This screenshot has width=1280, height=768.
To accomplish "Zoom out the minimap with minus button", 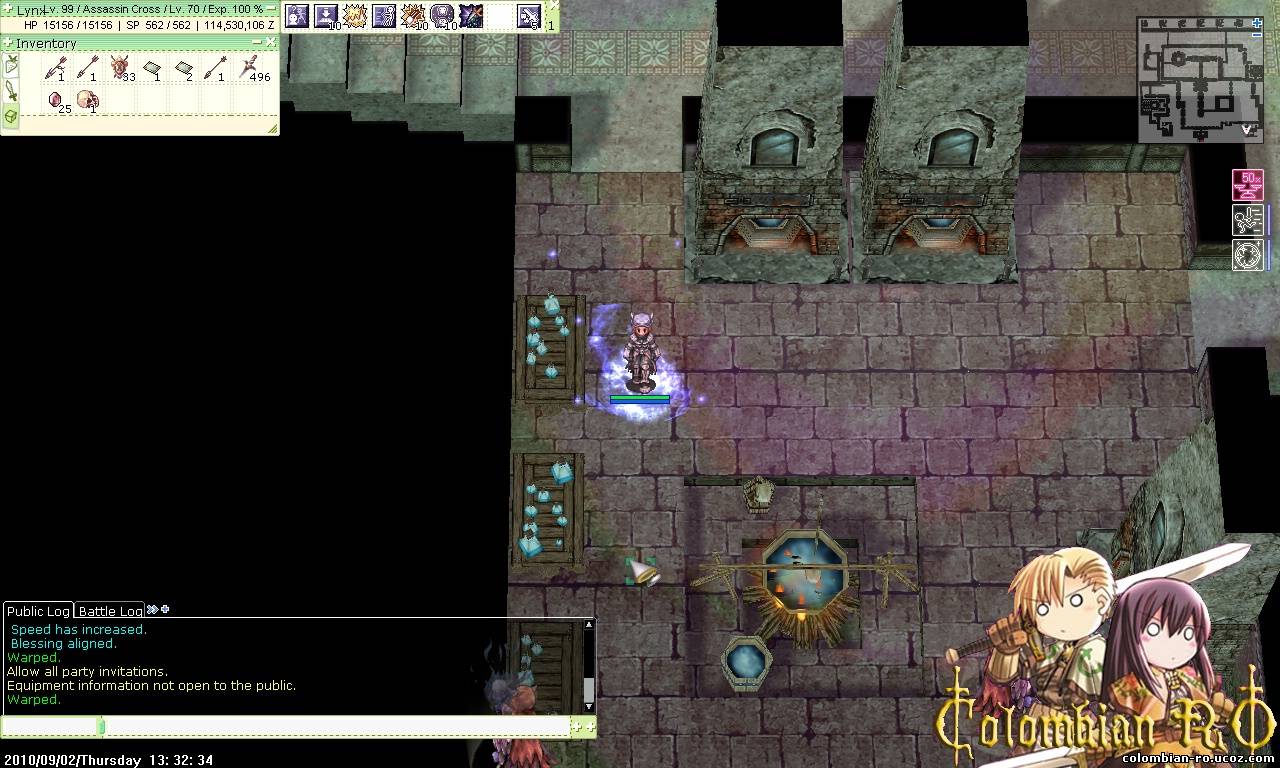I will [x=1257, y=35].
